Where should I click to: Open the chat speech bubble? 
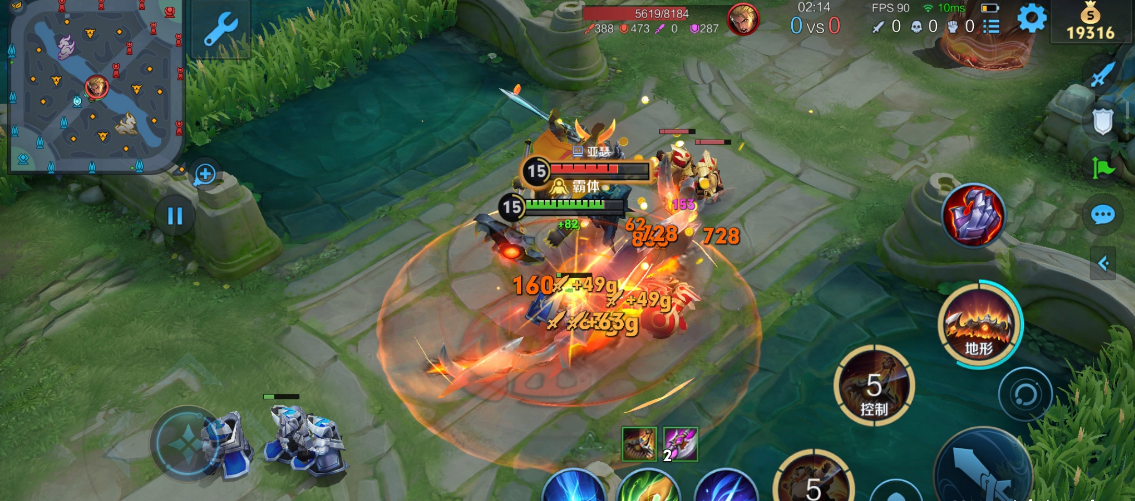point(1102,214)
